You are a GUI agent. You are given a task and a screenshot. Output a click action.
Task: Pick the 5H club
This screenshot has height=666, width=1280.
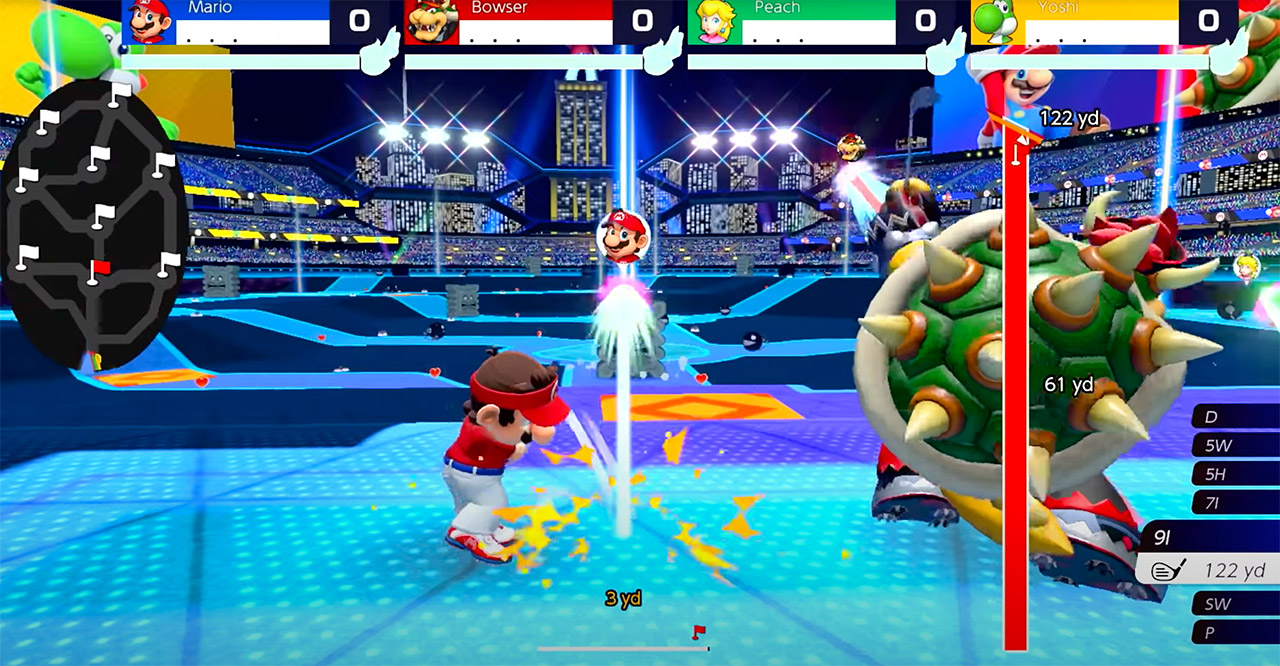pos(1236,474)
